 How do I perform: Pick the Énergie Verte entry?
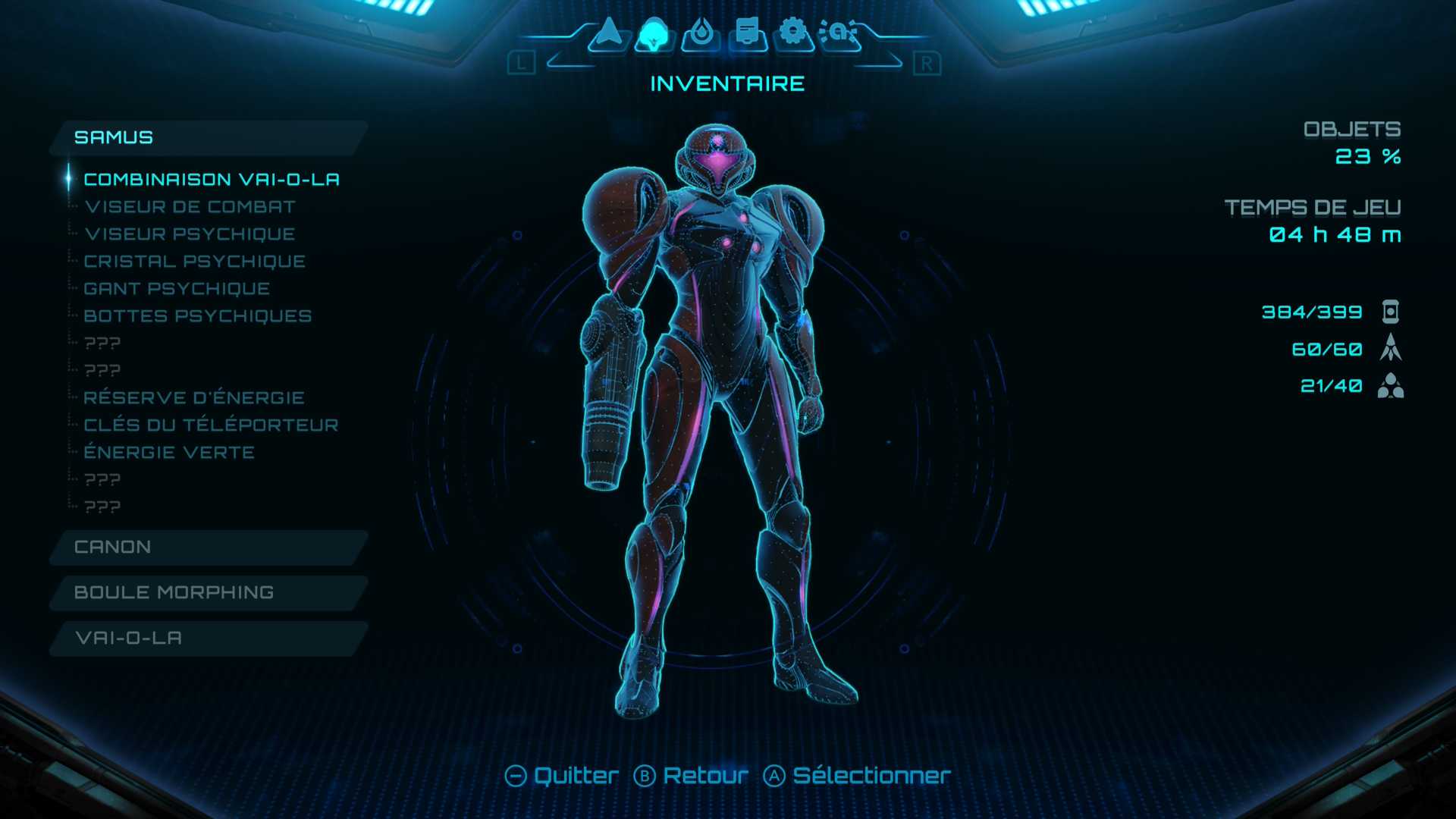(x=169, y=453)
